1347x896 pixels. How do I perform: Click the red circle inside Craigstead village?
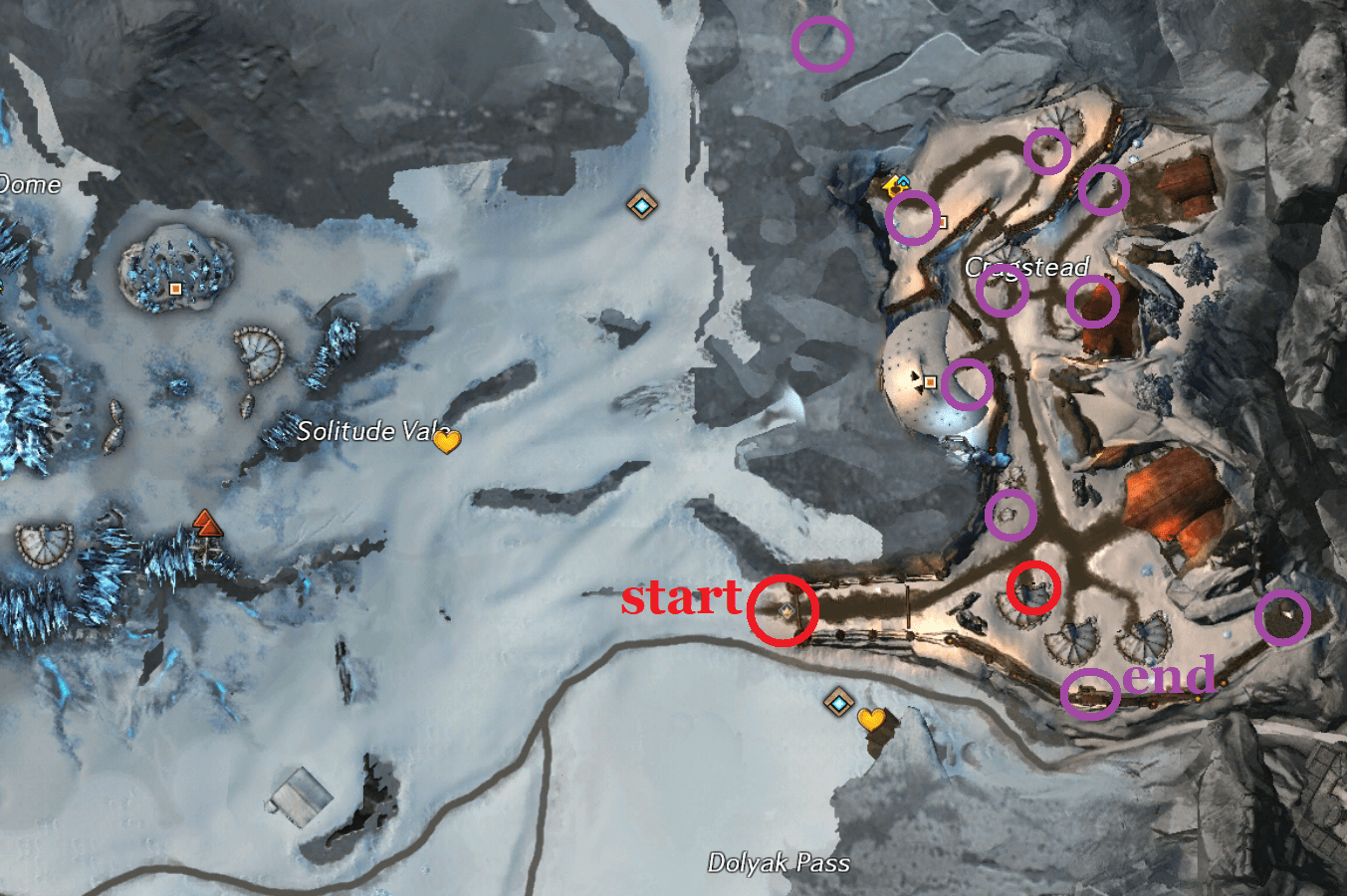pos(1032,589)
